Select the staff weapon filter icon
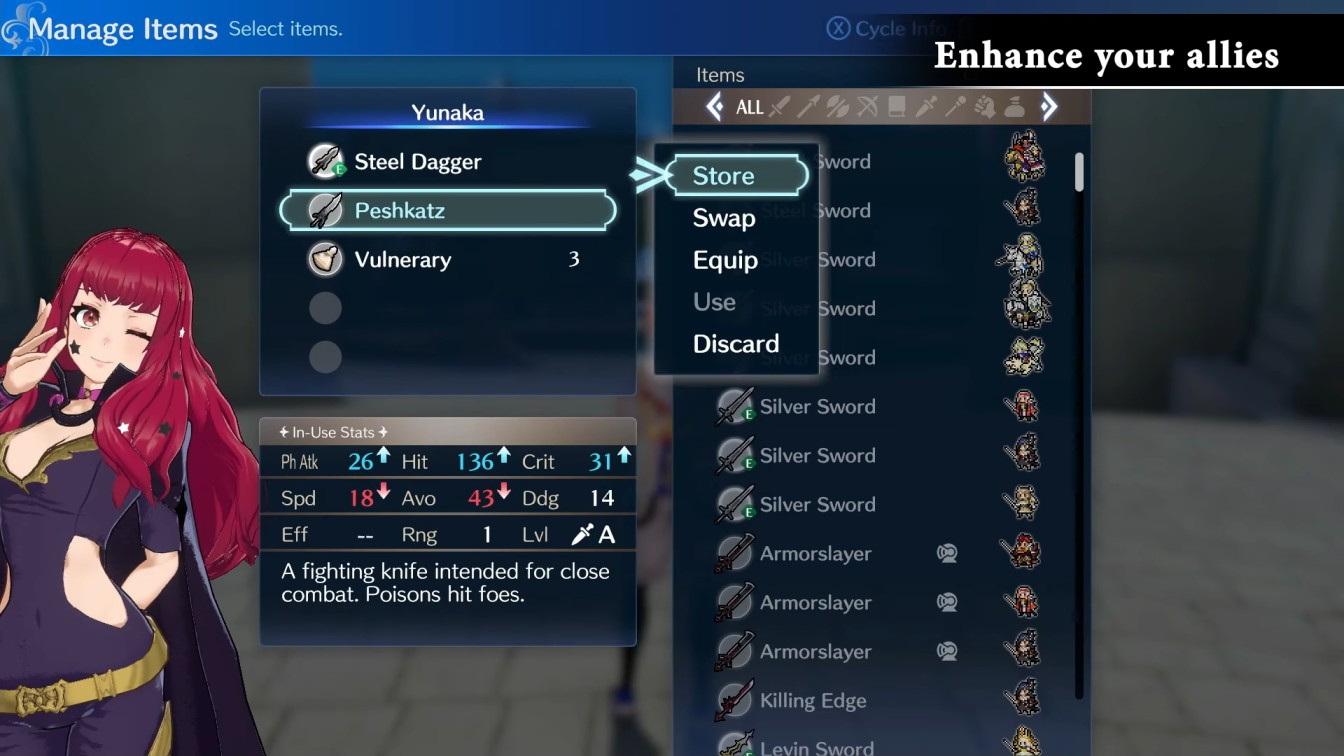Viewport: 1344px width, 756px height. tap(954, 107)
